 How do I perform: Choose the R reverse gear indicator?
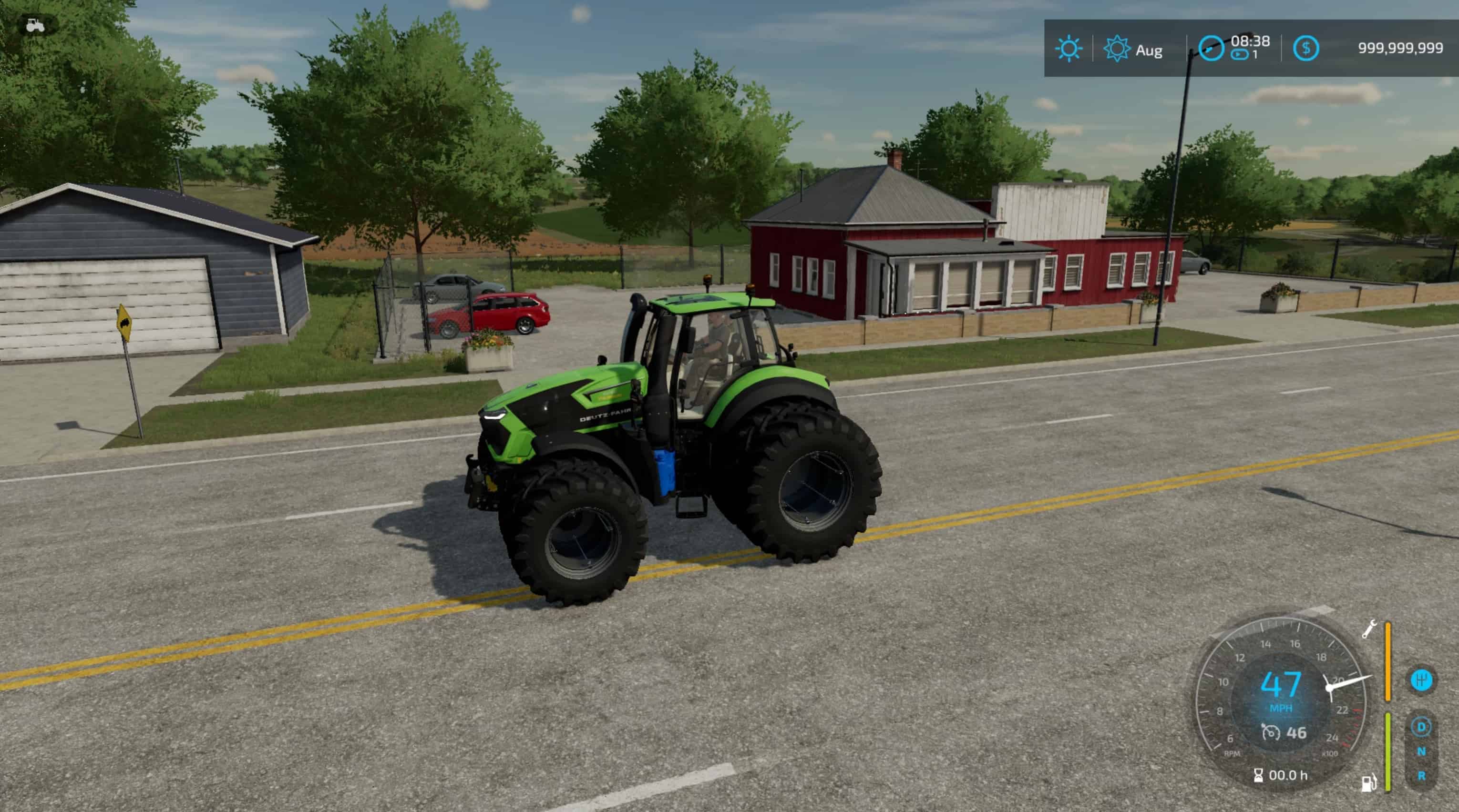point(1421,776)
